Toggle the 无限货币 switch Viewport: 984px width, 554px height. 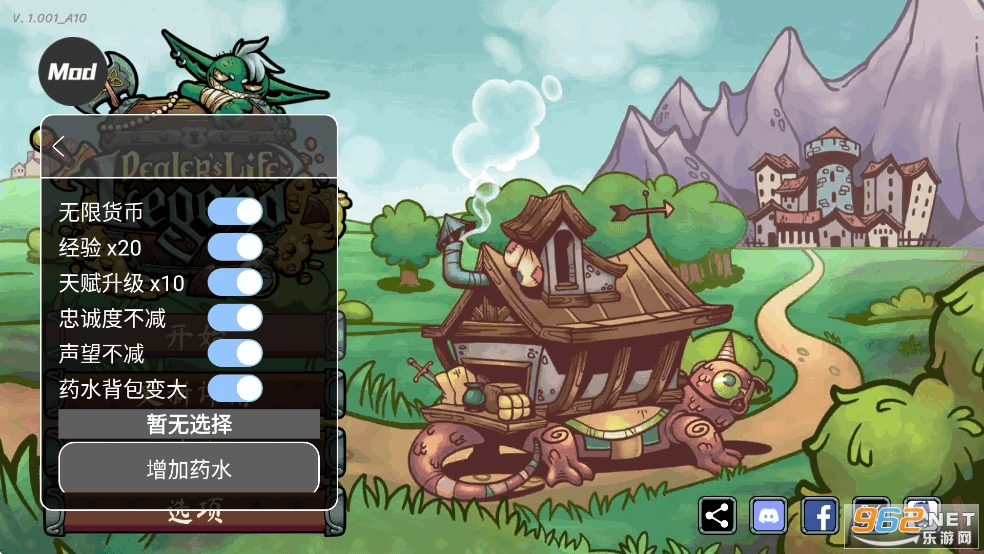pos(235,212)
